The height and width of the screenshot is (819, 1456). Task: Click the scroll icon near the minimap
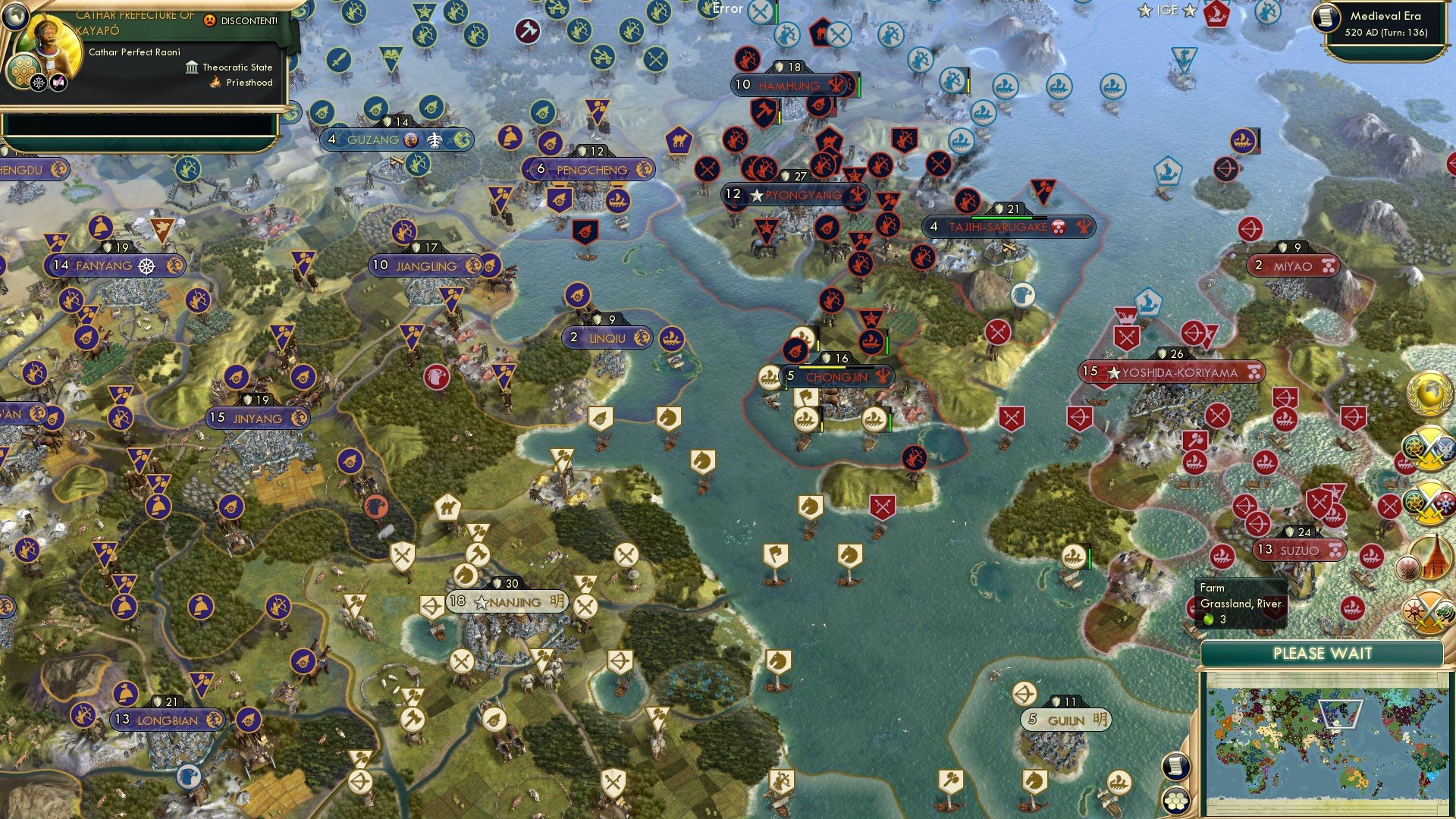pyautogui.click(x=1175, y=766)
